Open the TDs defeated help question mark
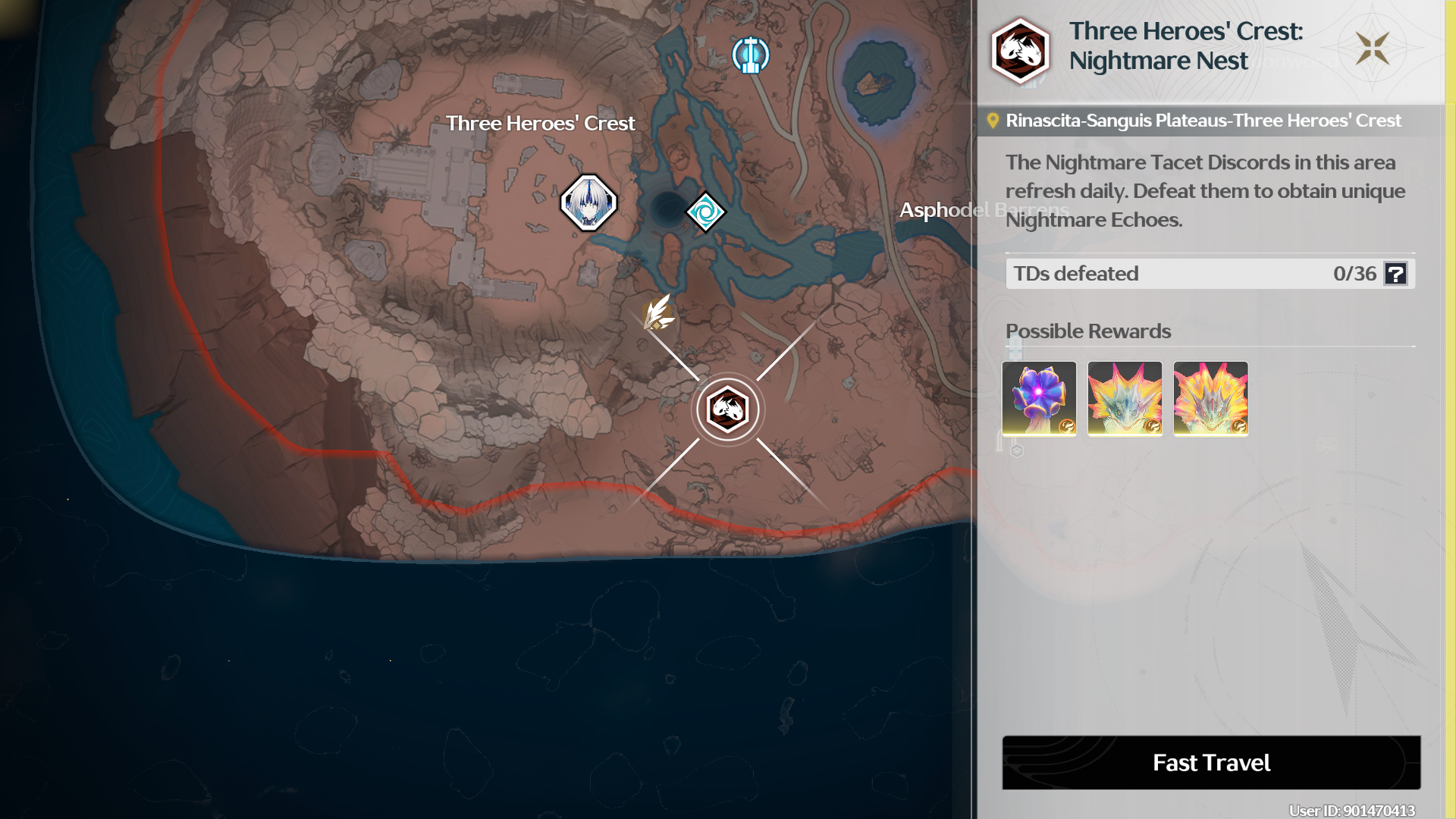Screen dimensions: 1456x819 pos(1395,274)
